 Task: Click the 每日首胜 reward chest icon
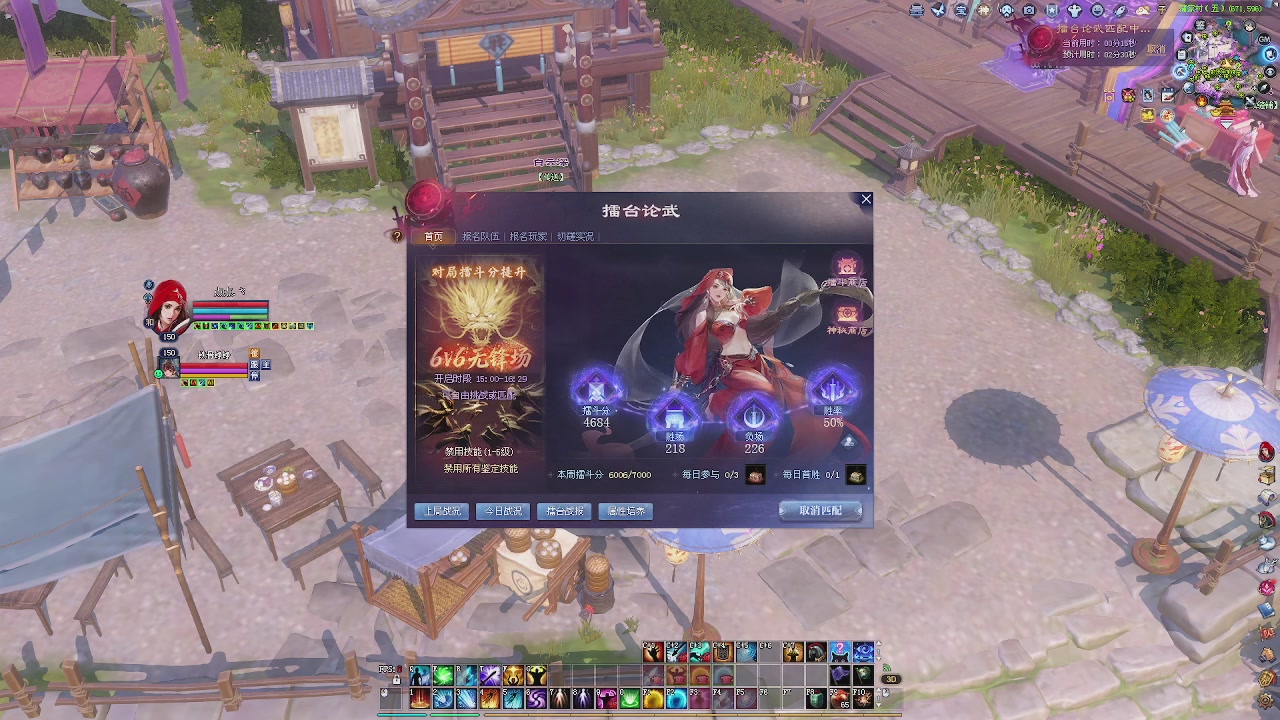coord(858,475)
